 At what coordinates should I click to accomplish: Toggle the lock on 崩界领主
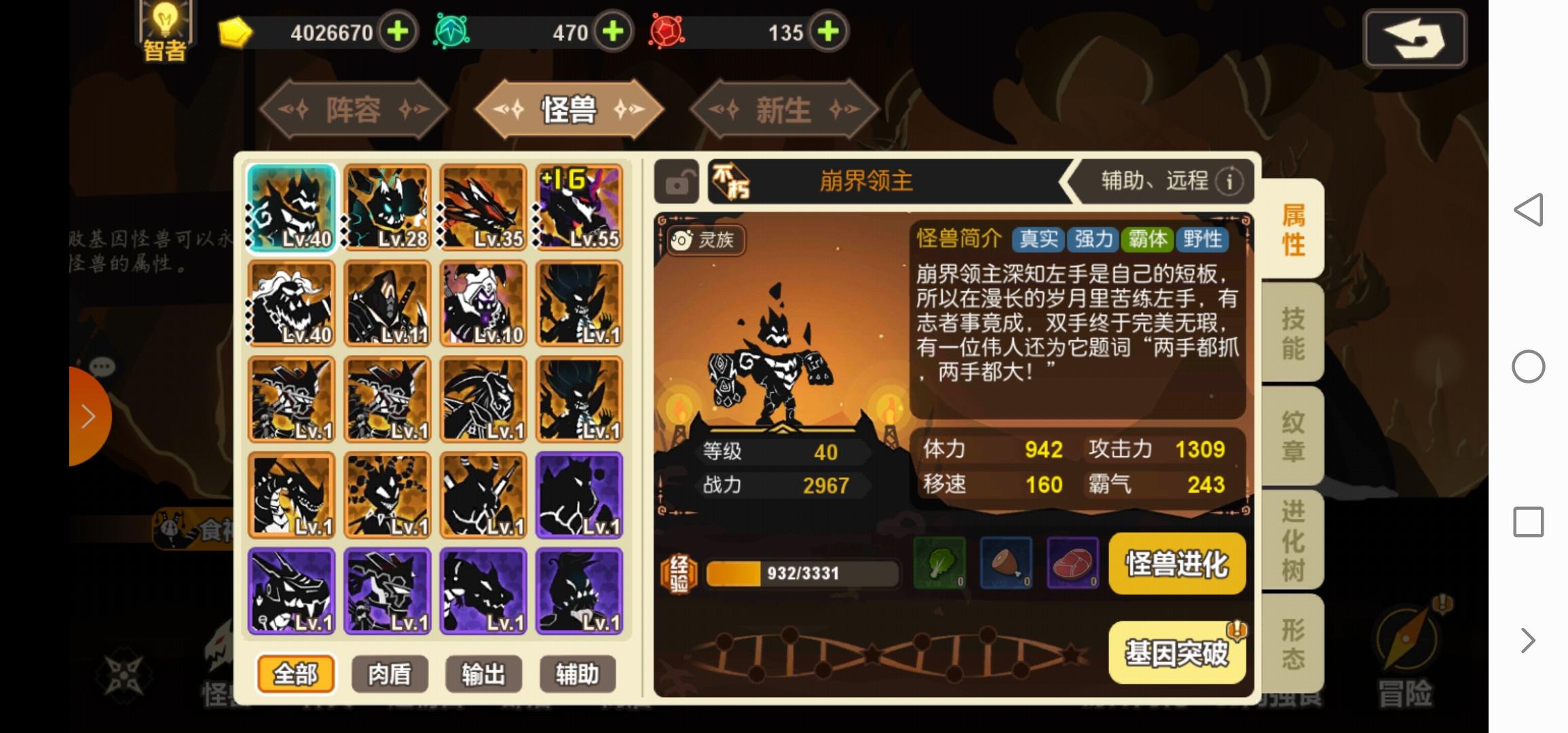pyautogui.click(x=675, y=181)
